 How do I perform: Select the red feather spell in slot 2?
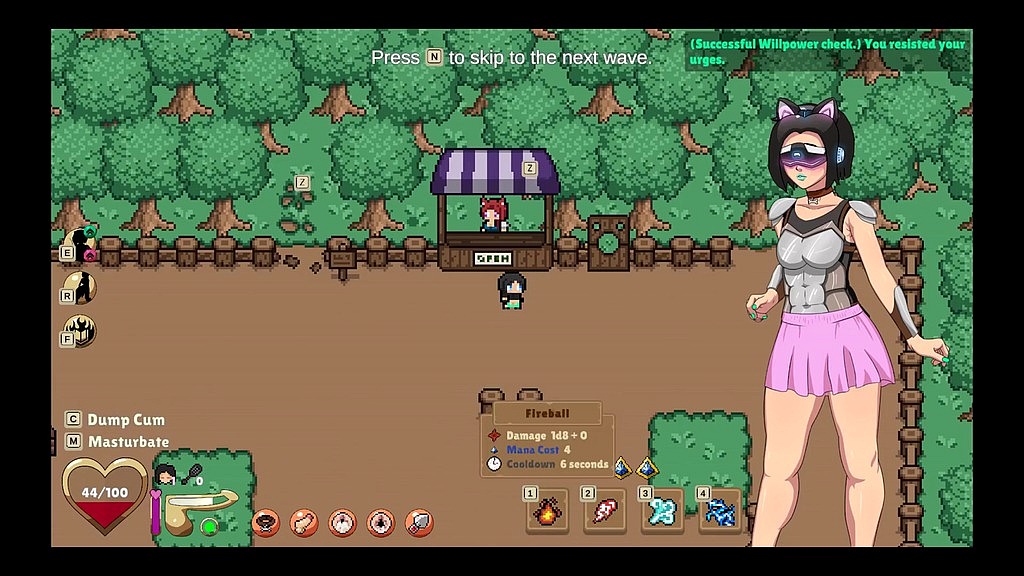[605, 512]
